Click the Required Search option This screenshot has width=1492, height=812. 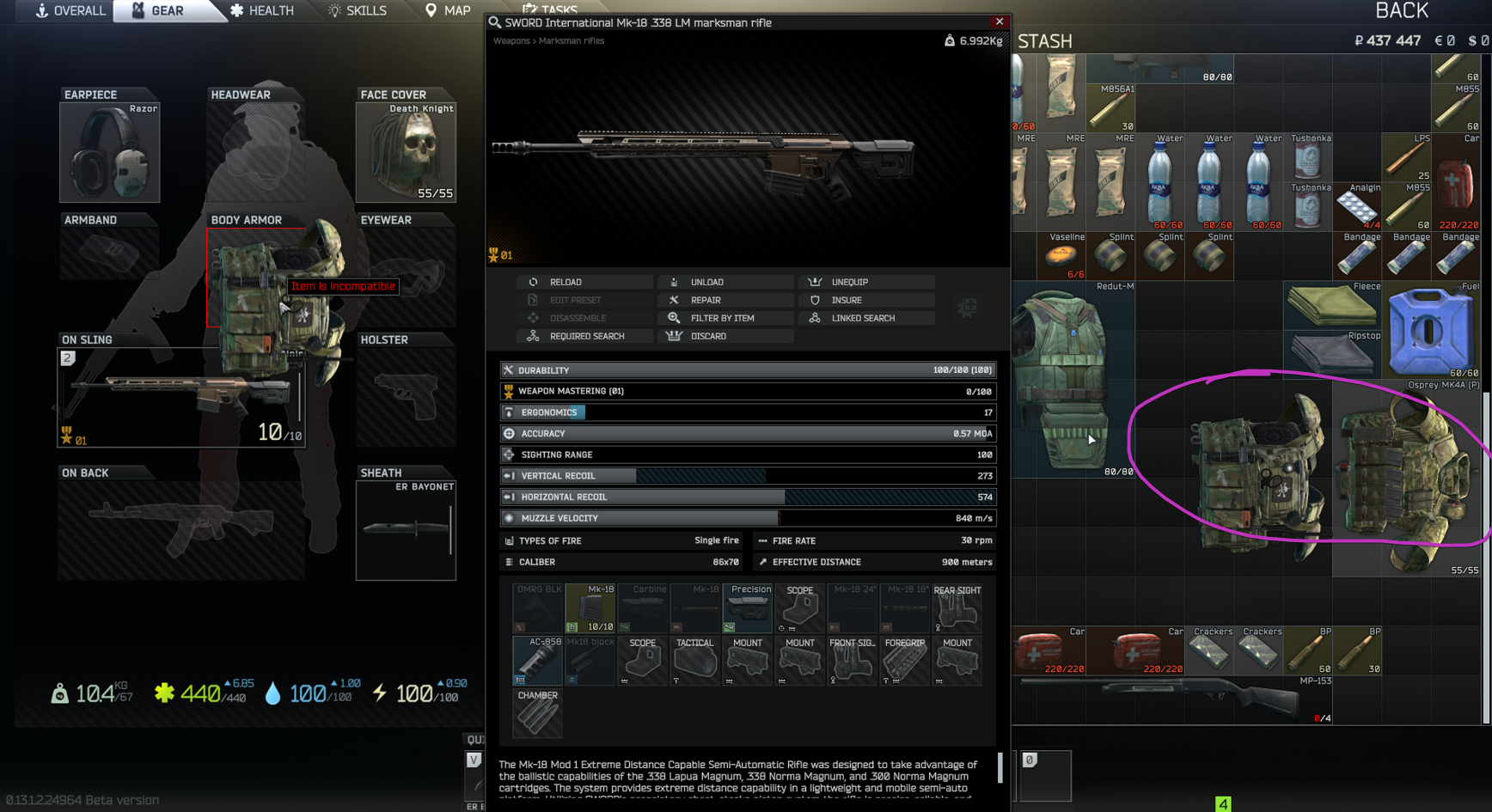pyautogui.click(x=587, y=336)
